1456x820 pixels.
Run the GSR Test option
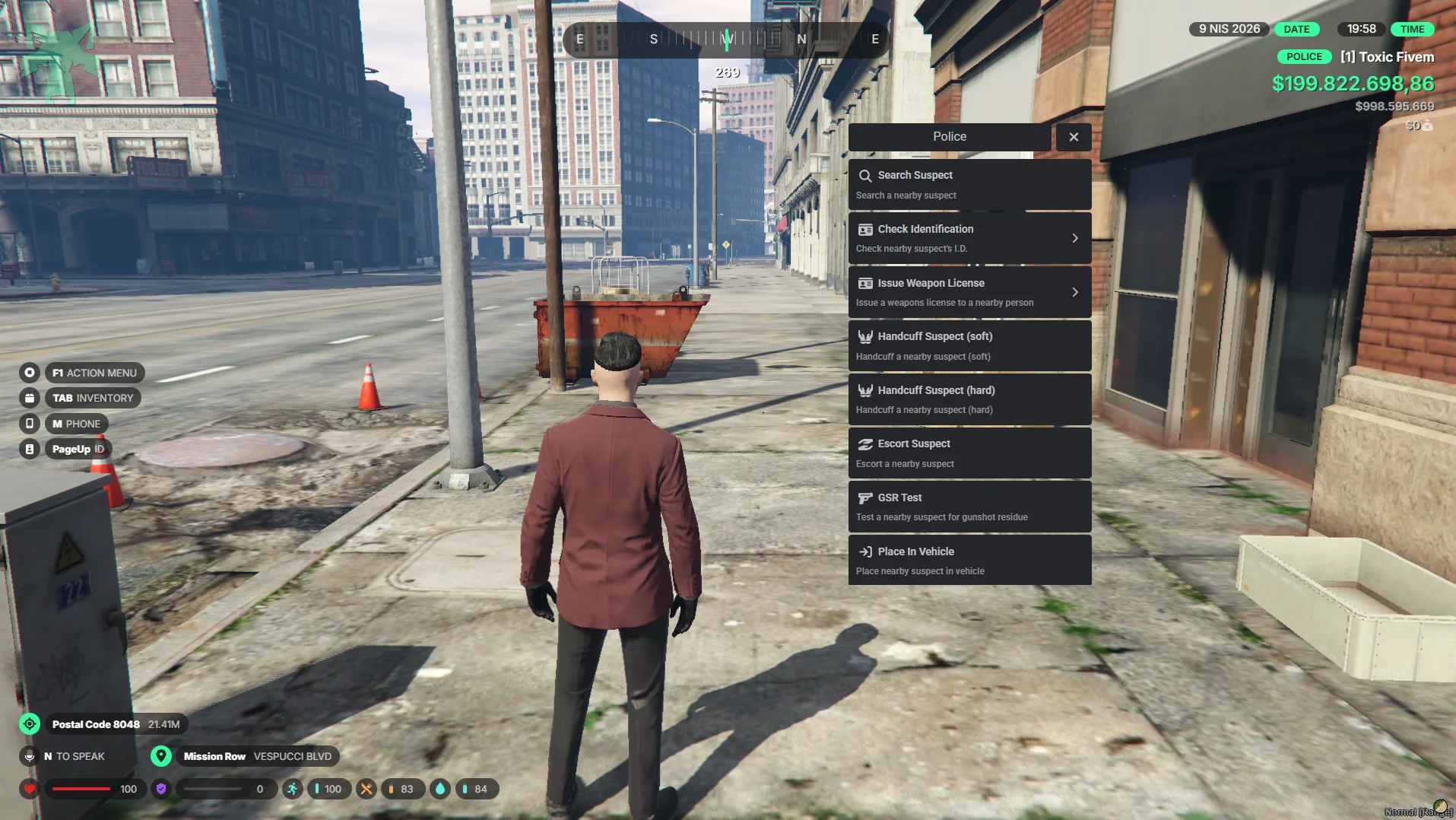pos(969,507)
